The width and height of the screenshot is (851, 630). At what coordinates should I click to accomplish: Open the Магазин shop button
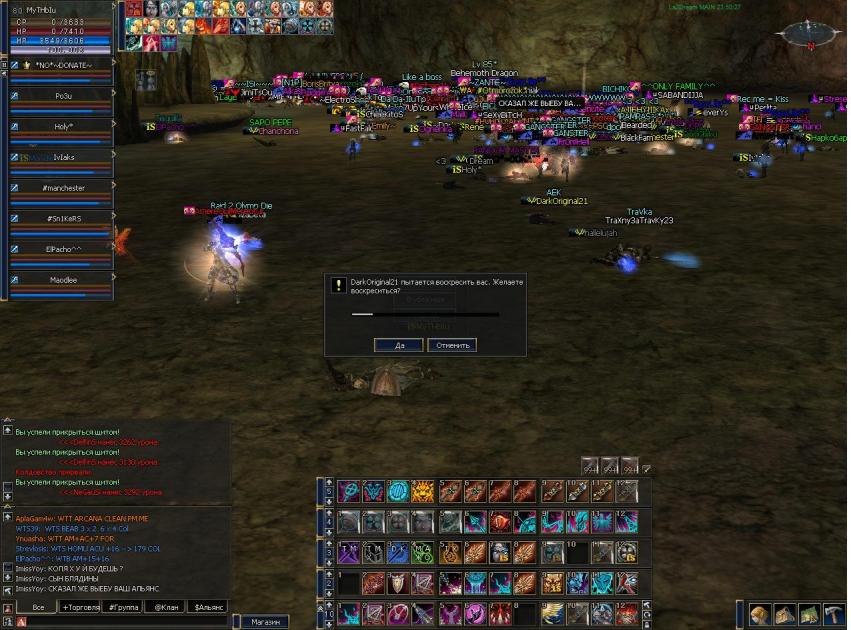coord(265,621)
